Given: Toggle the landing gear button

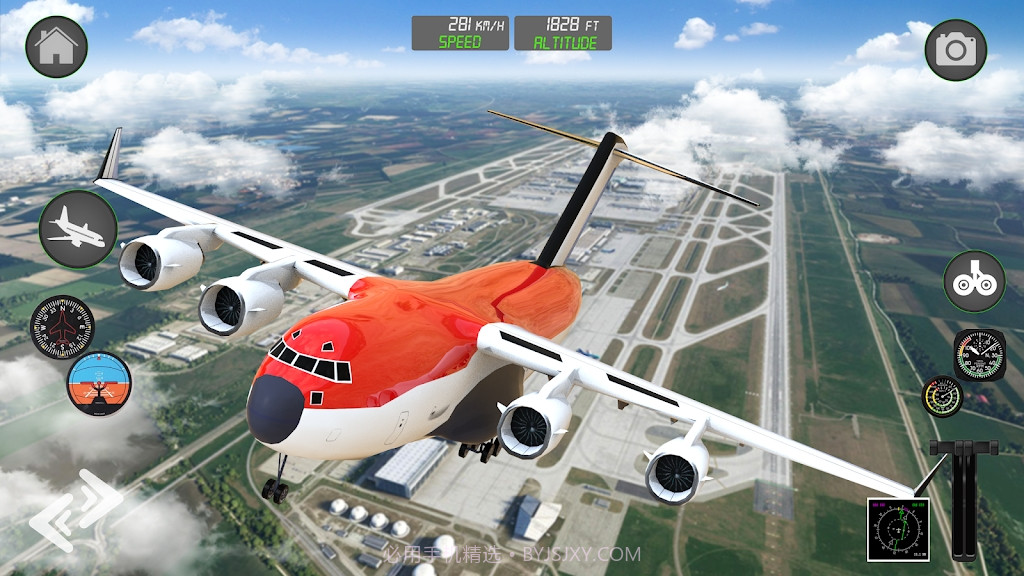Looking at the screenshot, I should tap(974, 281).
